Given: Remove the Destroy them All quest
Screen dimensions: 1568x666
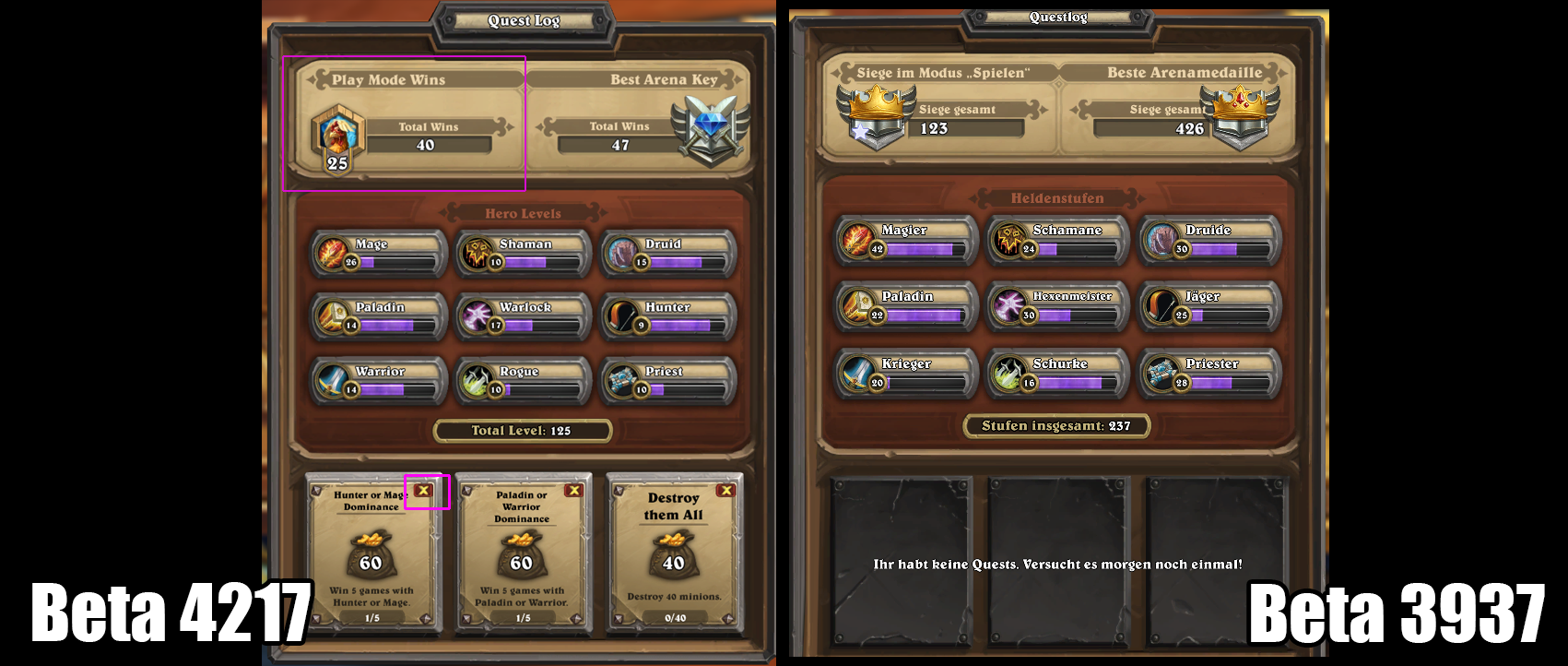Looking at the screenshot, I should [725, 491].
